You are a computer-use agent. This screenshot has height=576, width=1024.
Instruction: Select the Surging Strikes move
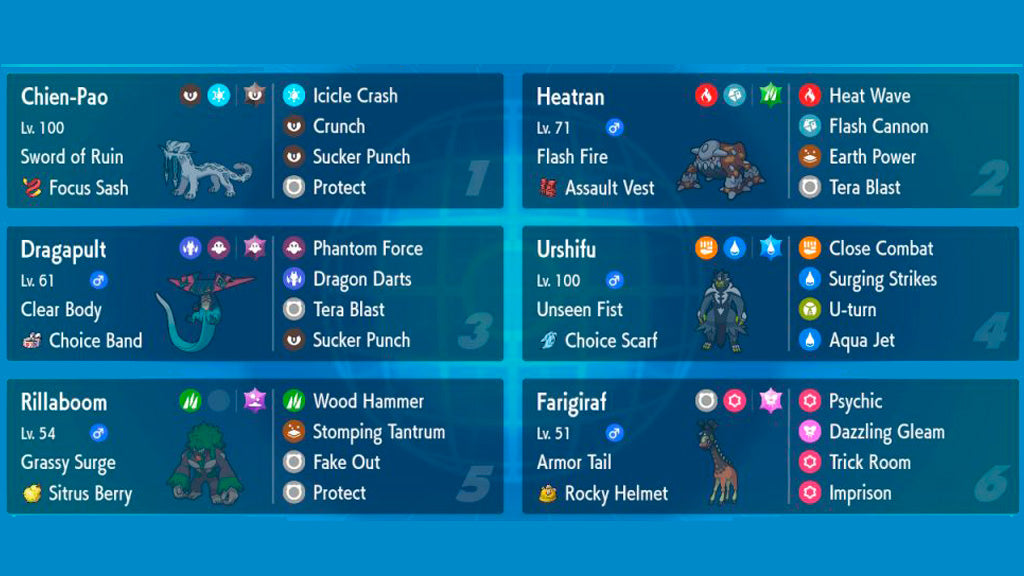click(x=882, y=279)
